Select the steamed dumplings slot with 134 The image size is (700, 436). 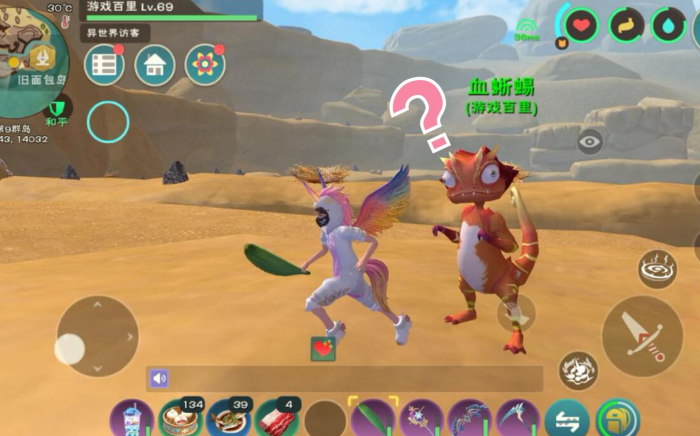point(180,419)
